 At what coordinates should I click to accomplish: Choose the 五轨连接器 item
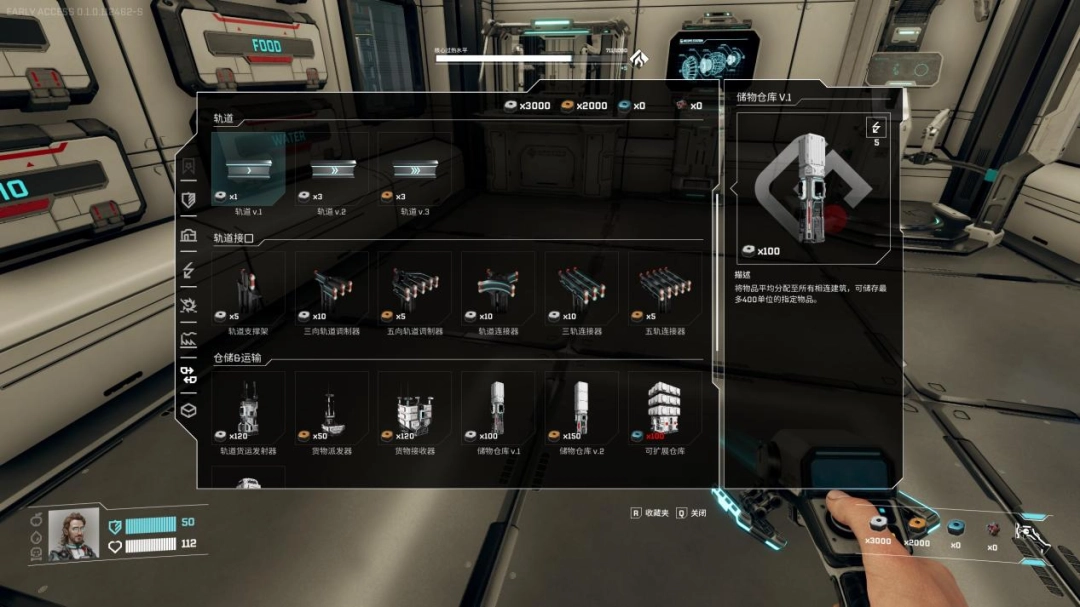click(664, 290)
